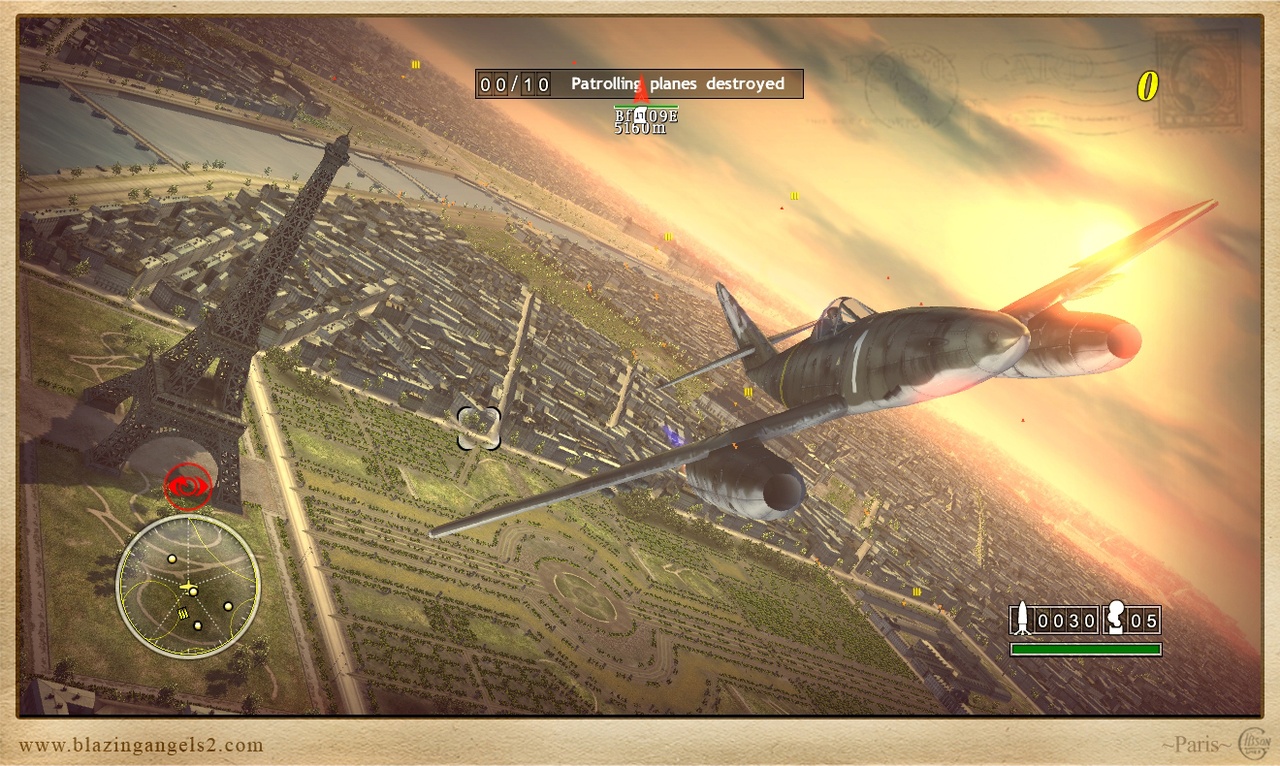Screen dimensions: 1280x766
Task: Select the bomb ammo counter icon
Action: pyautogui.click(x=1115, y=615)
